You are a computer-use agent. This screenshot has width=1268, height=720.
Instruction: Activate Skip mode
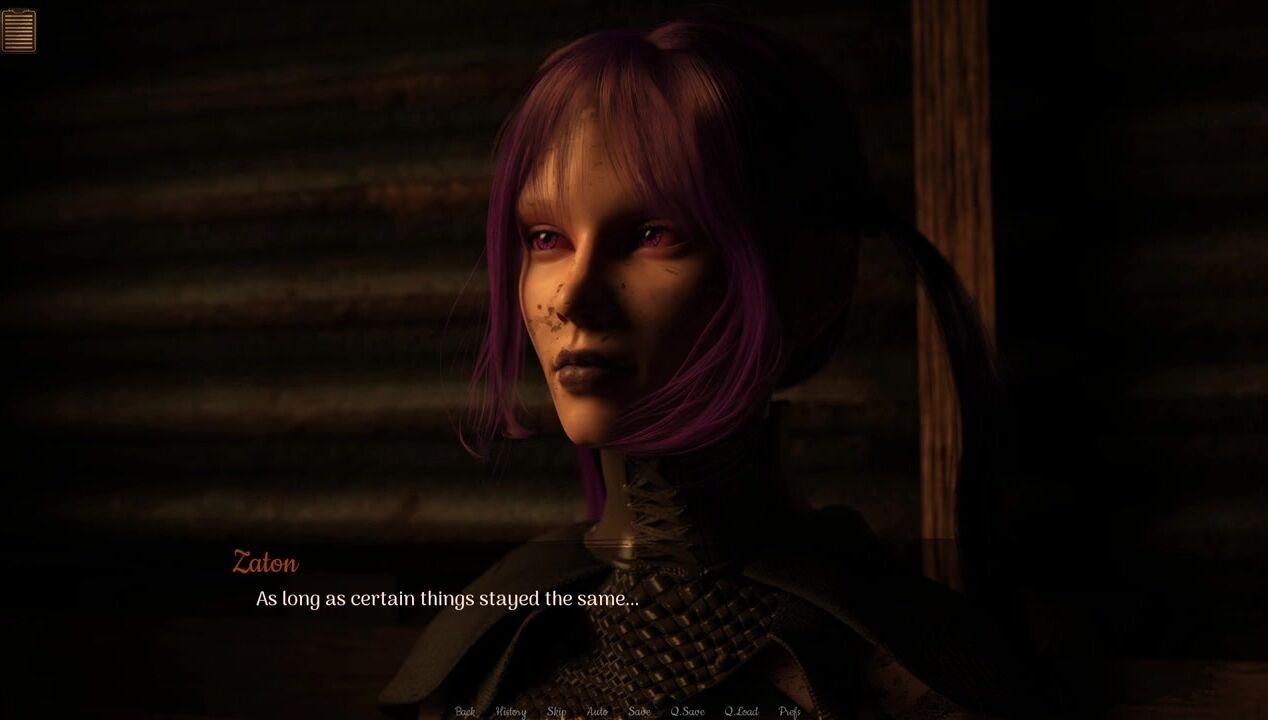(x=556, y=712)
